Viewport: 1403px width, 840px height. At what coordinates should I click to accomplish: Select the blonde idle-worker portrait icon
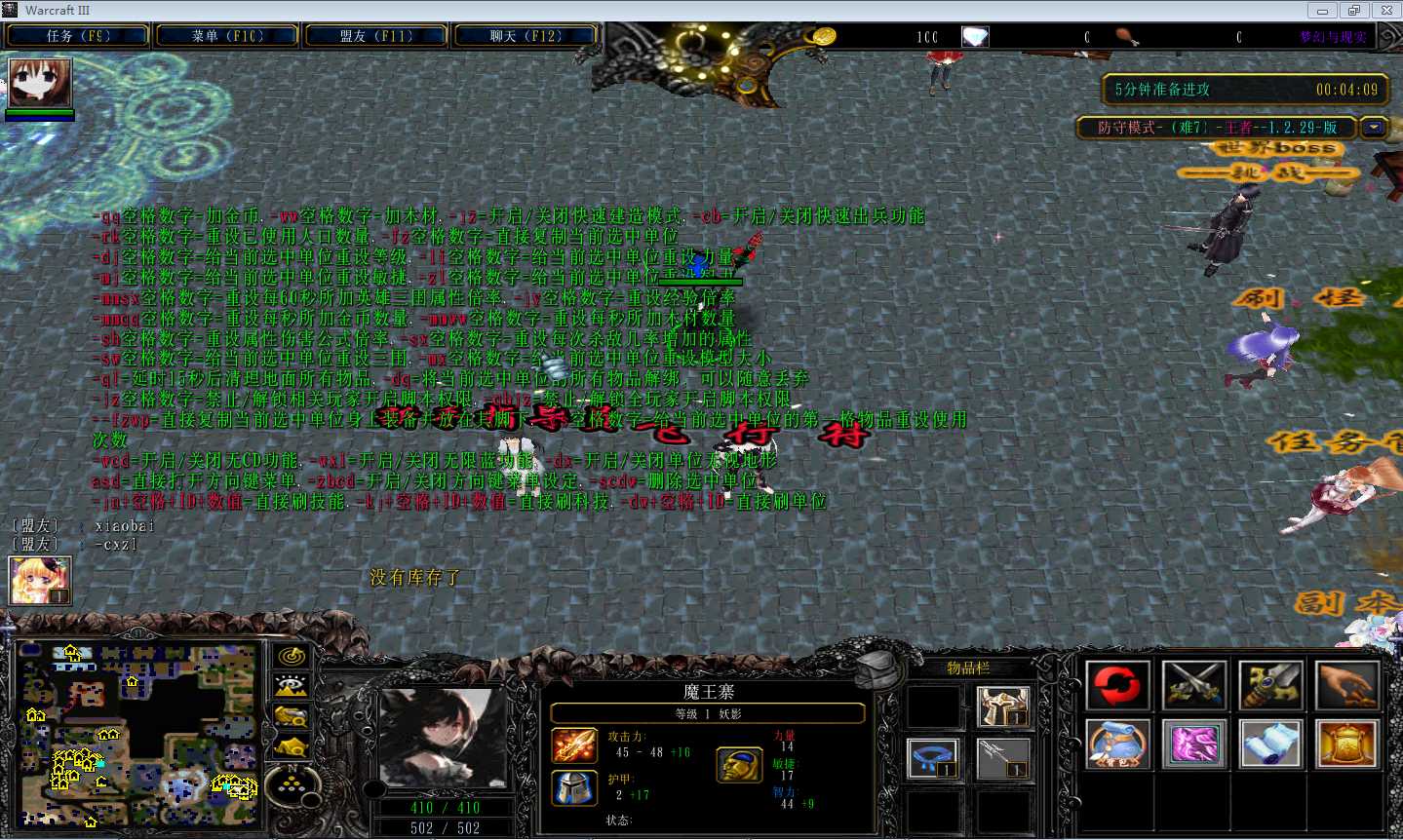40,581
